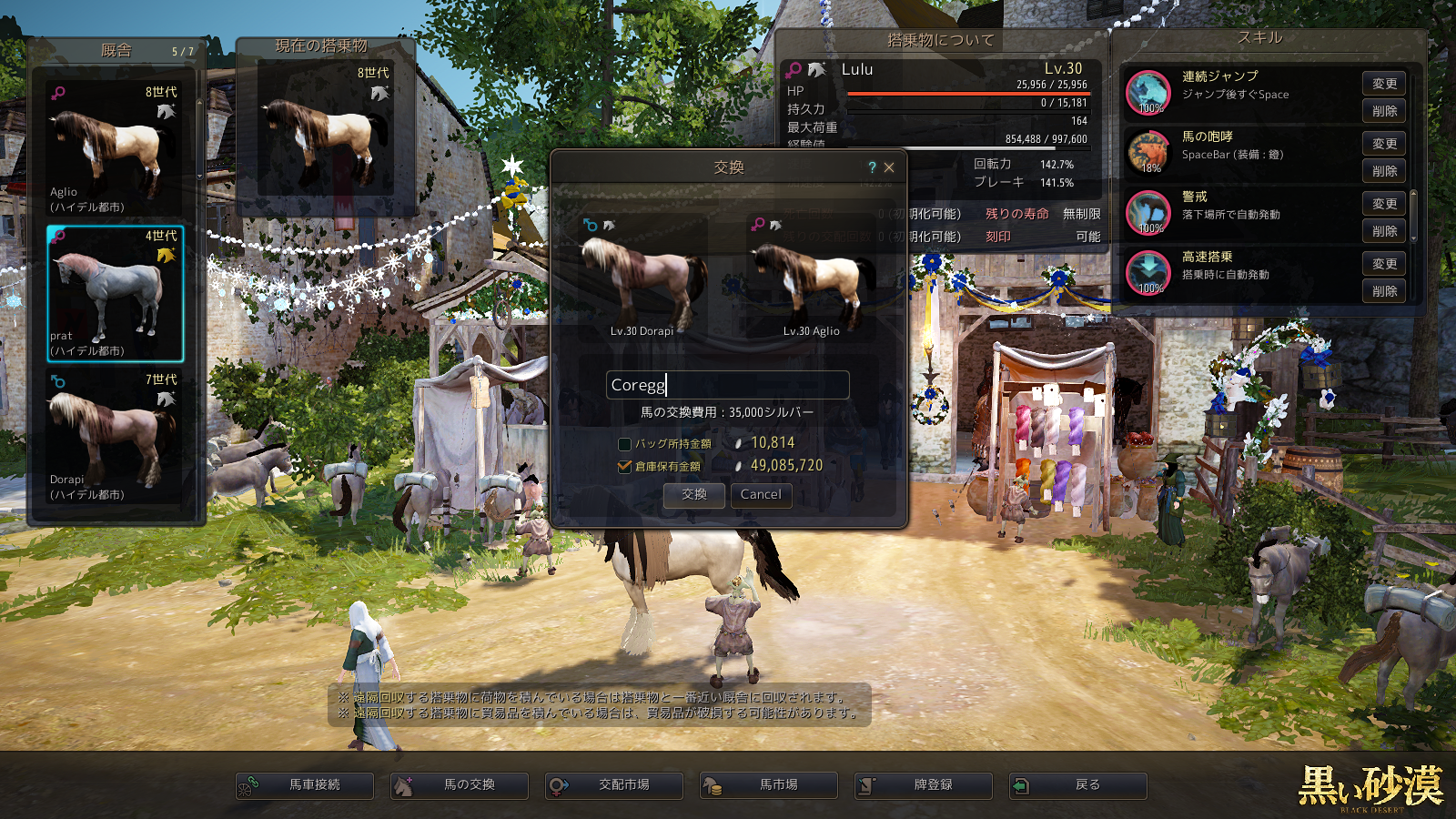Image resolution: width=1456 pixels, height=819 pixels.
Task: Open 牌登録 emblem registration
Action: (924, 785)
